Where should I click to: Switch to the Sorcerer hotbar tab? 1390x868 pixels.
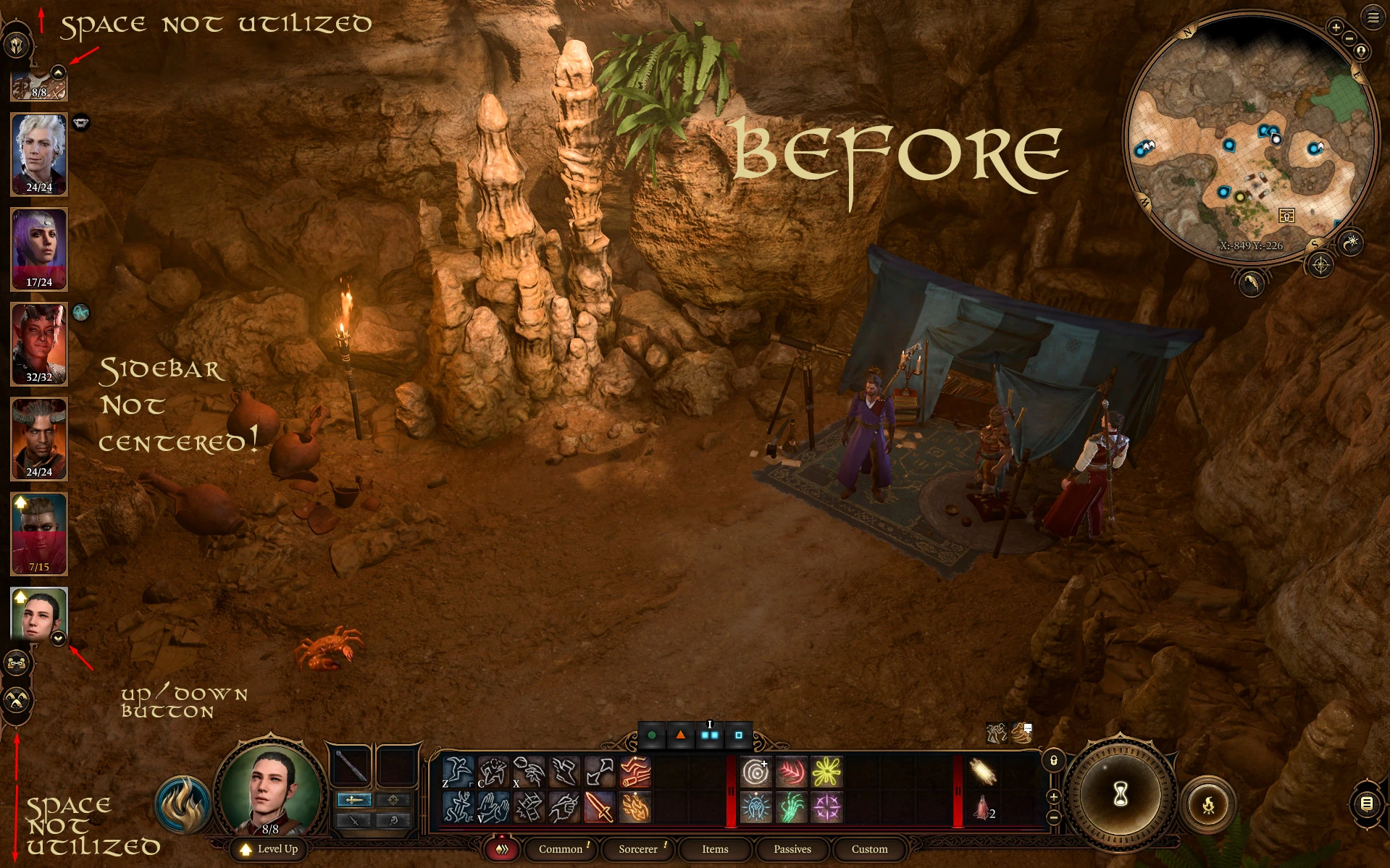click(637, 849)
